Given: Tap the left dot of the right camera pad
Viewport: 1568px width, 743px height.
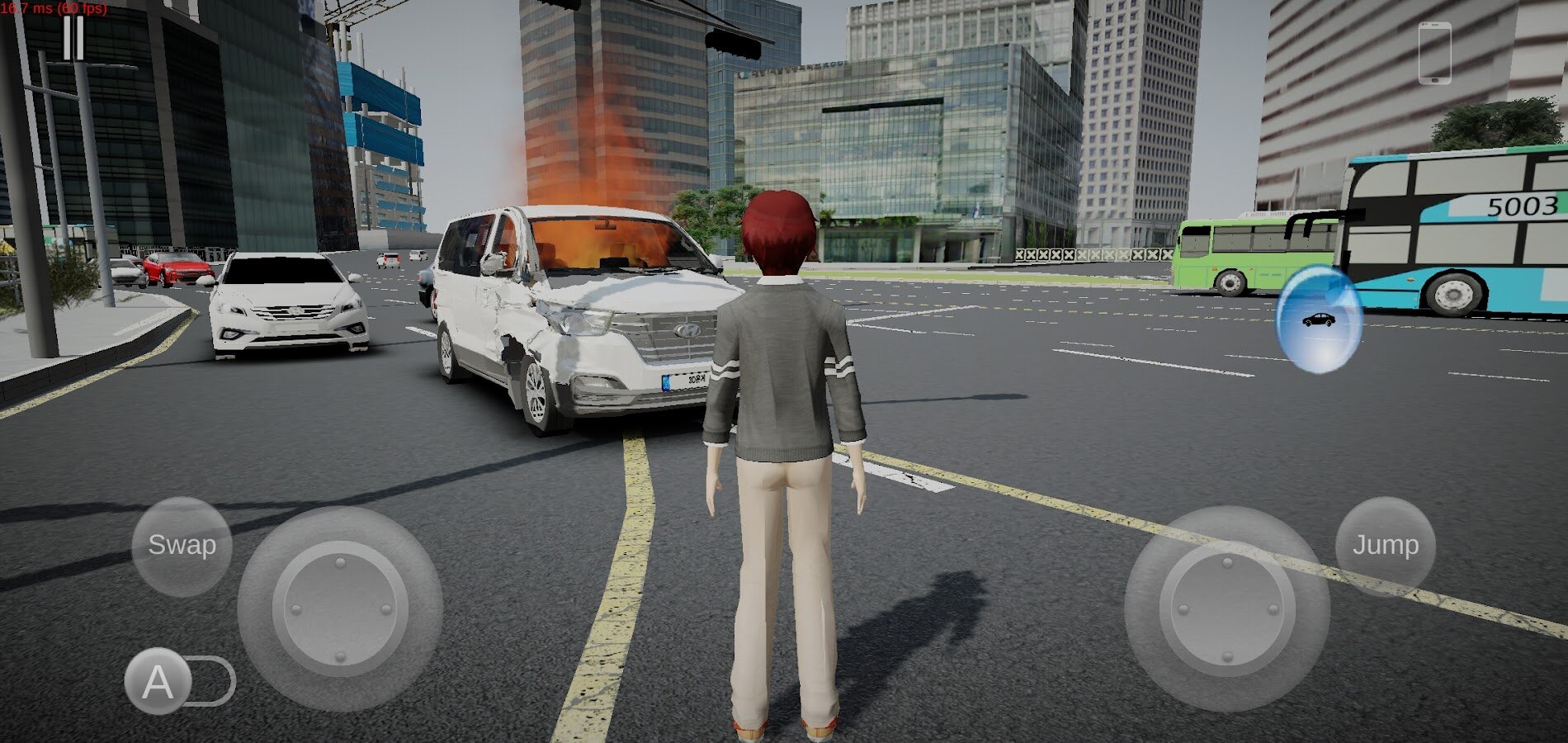Looking at the screenshot, I should pyautogui.click(x=1183, y=608).
